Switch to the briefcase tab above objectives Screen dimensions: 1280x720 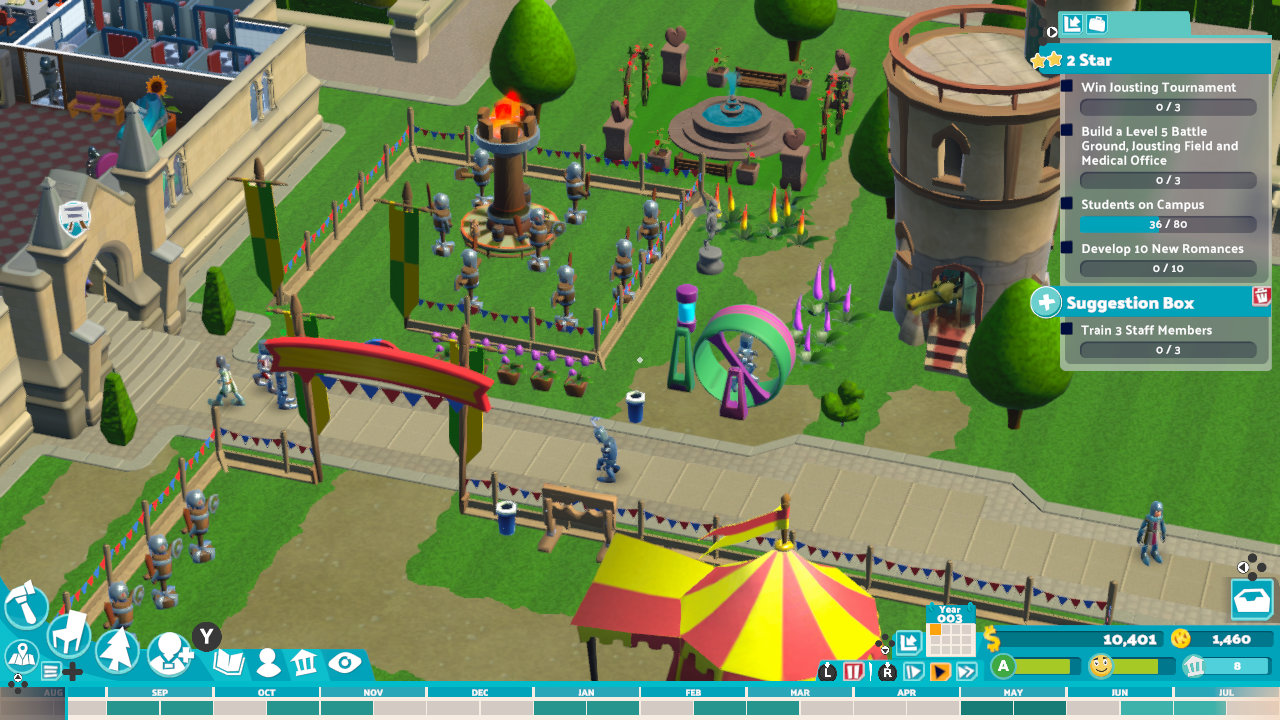(1096, 23)
